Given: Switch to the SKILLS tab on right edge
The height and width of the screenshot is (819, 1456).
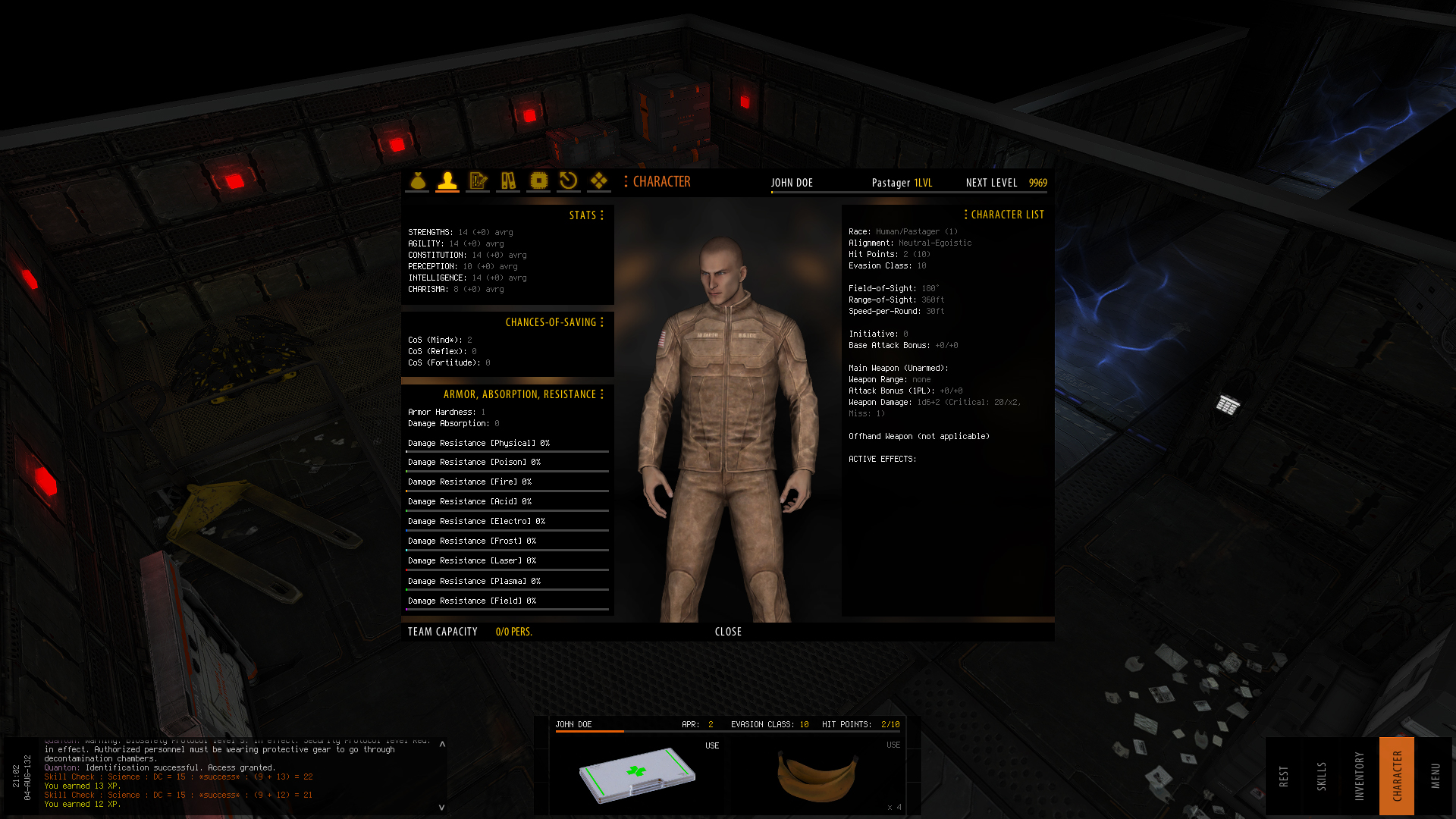Looking at the screenshot, I should tap(1323, 773).
